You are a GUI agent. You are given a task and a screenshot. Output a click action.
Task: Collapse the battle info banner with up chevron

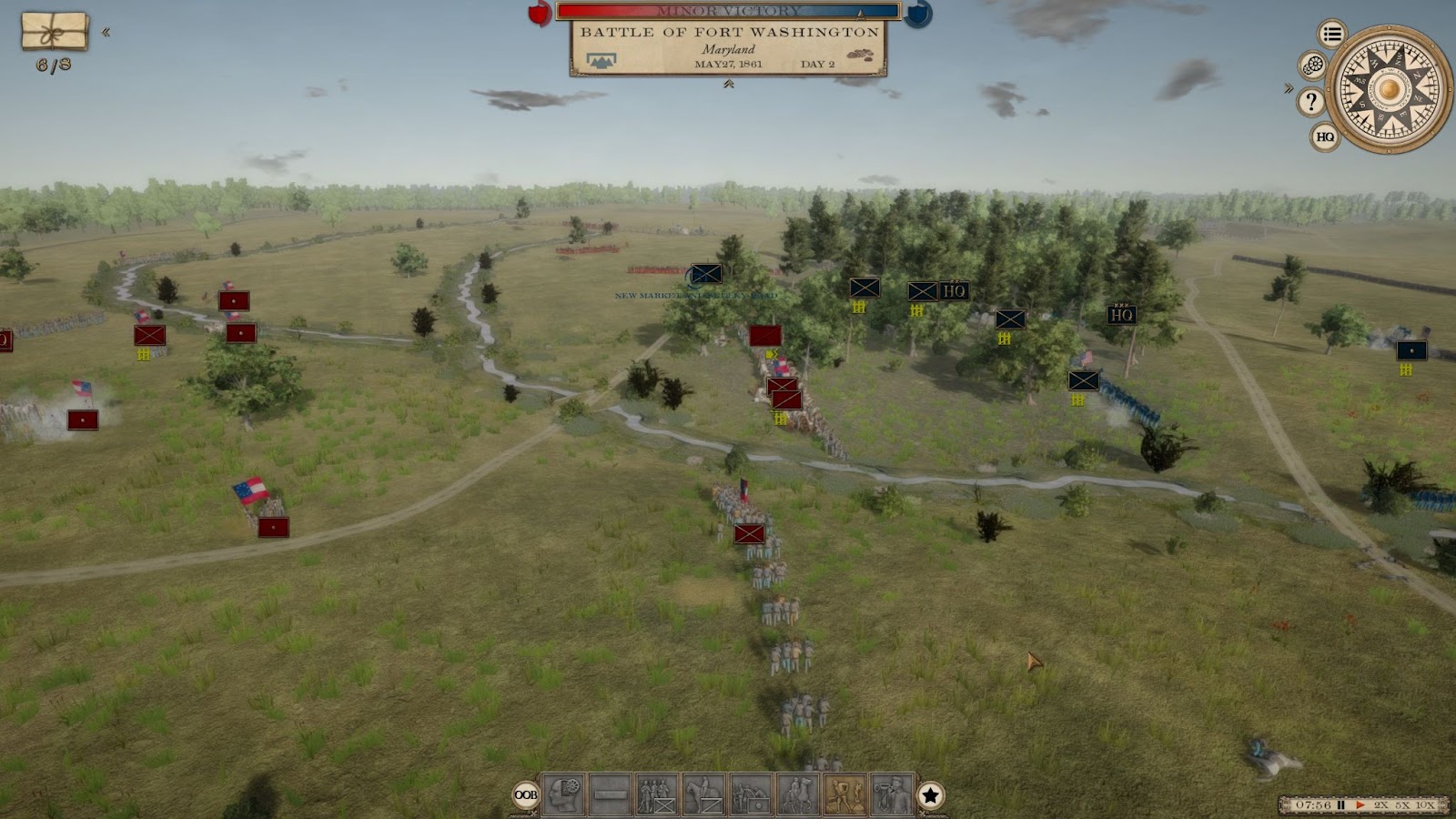click(728, 84)
